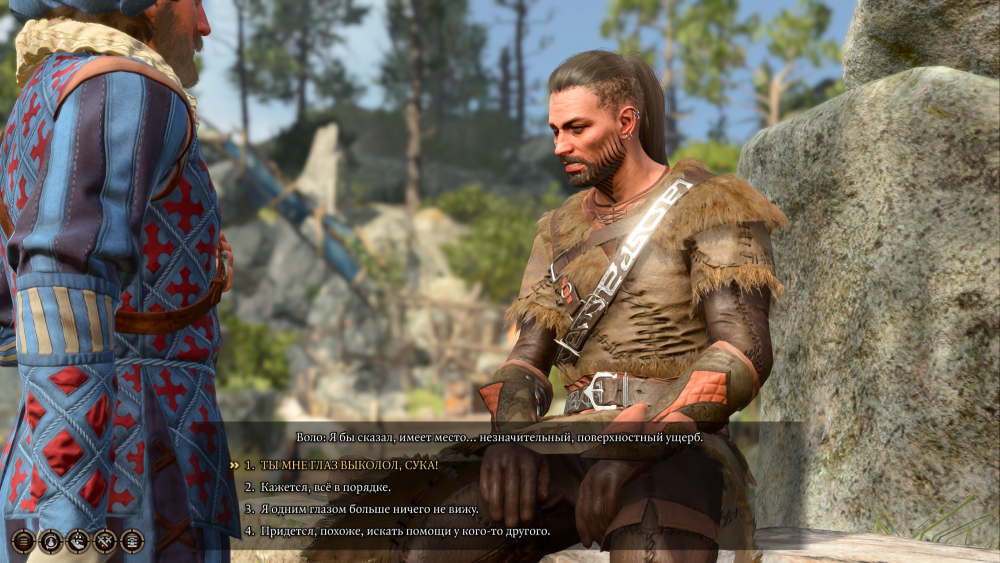Open the dialogue history lines icon
1000x563 pixels.
pos(23,541)
